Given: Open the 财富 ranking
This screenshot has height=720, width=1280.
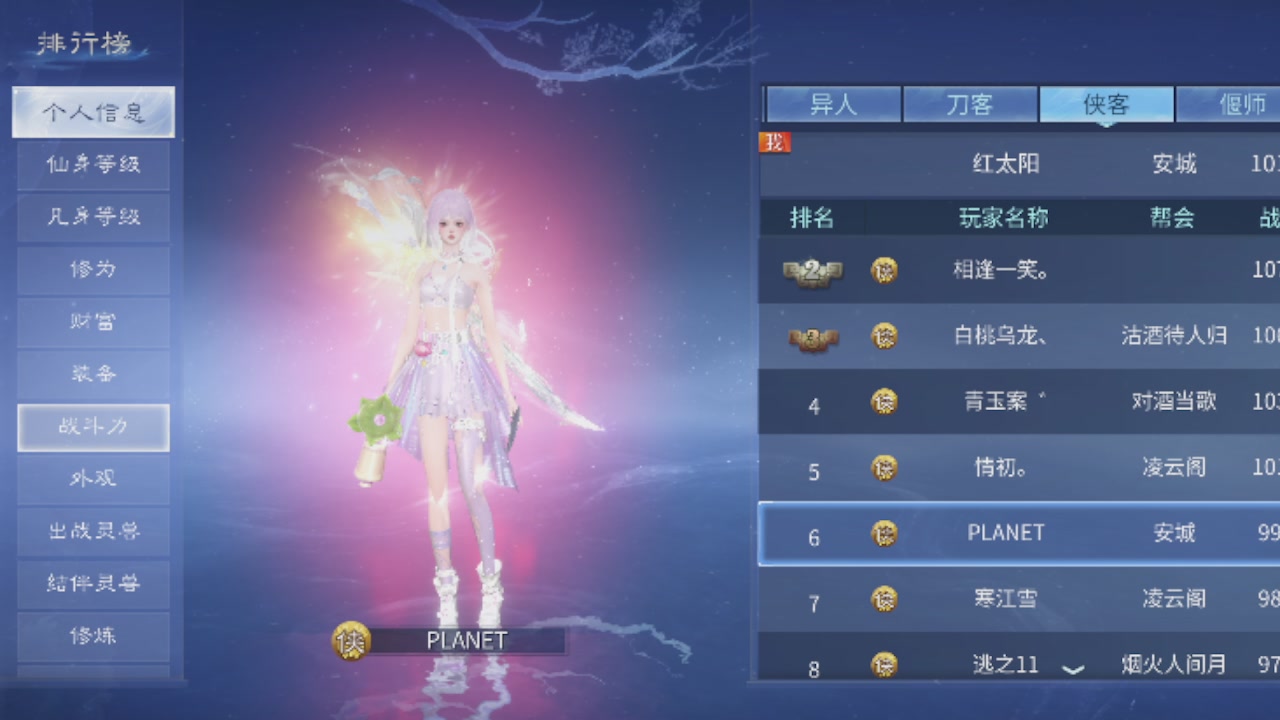Looking at the screenshot, I should click(93, 322).
